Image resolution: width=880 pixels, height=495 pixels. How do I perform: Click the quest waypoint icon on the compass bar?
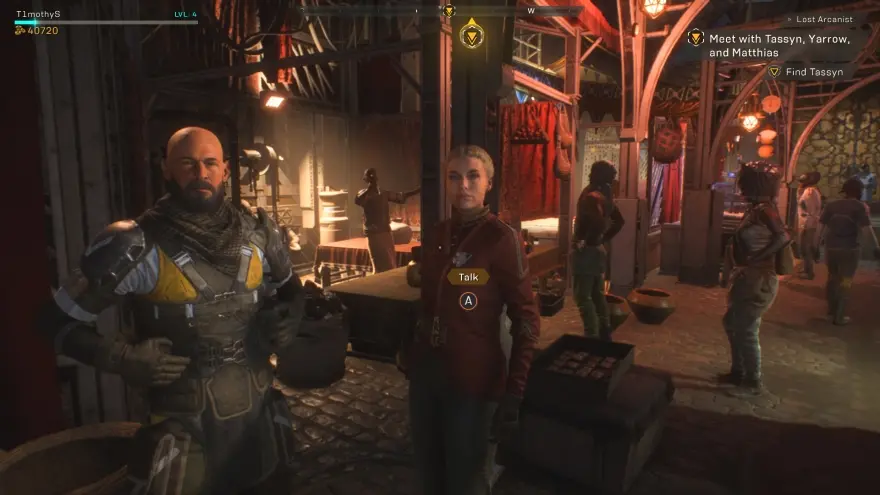449,11
